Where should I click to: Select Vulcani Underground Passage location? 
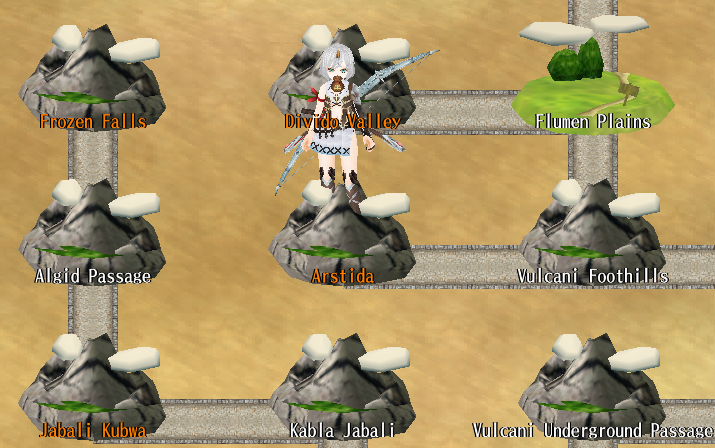(592, 390)
